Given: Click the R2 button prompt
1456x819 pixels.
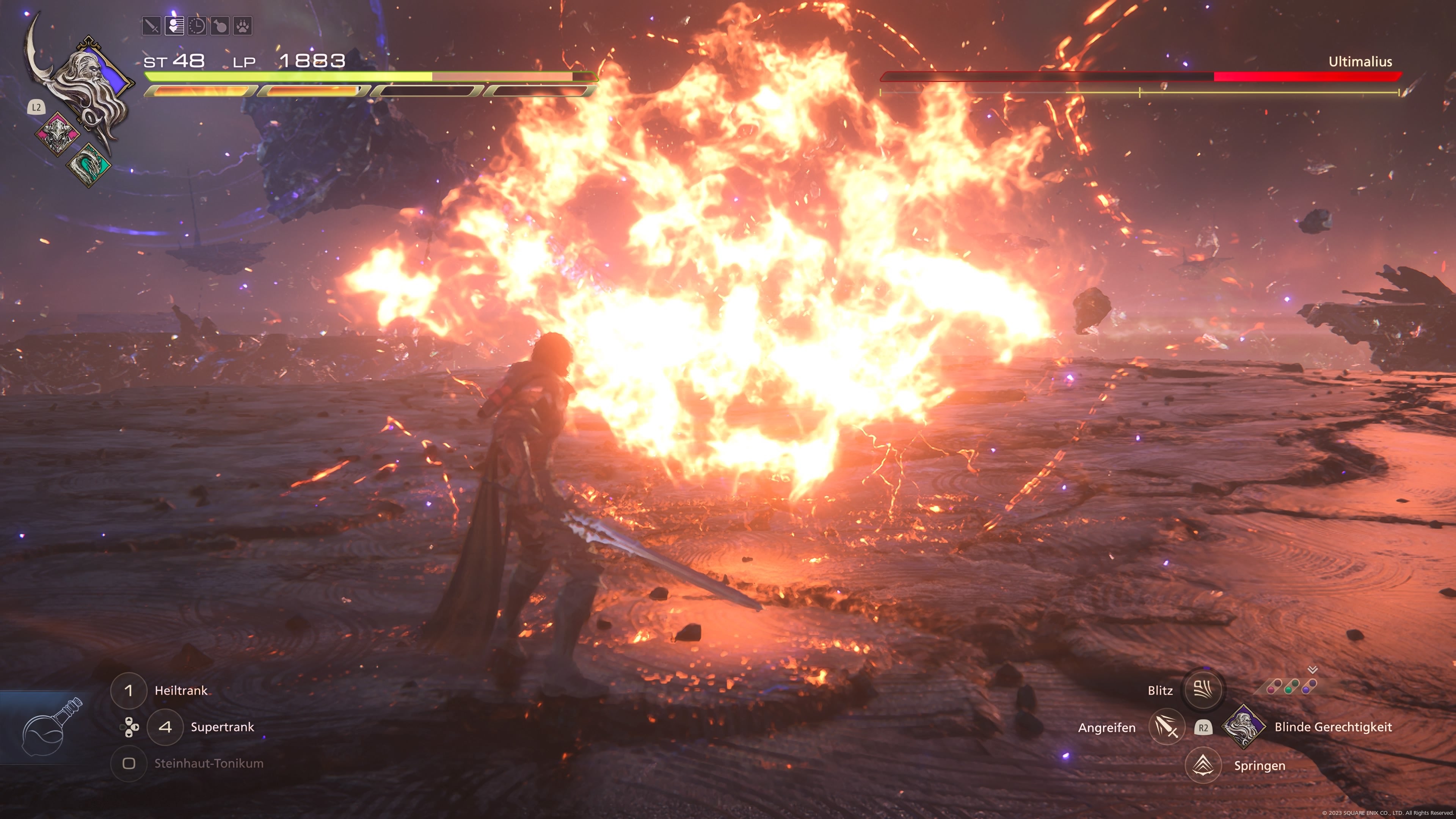Looking at the screenshot, I should point(1203,728).
